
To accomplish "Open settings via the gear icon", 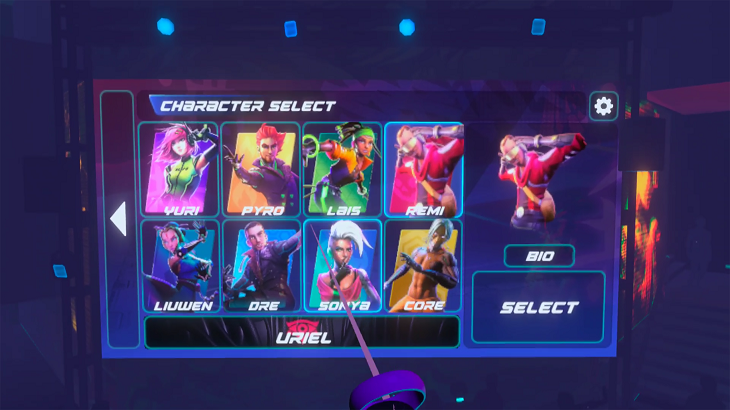I will pyautogui.click(x=603, y=106).
